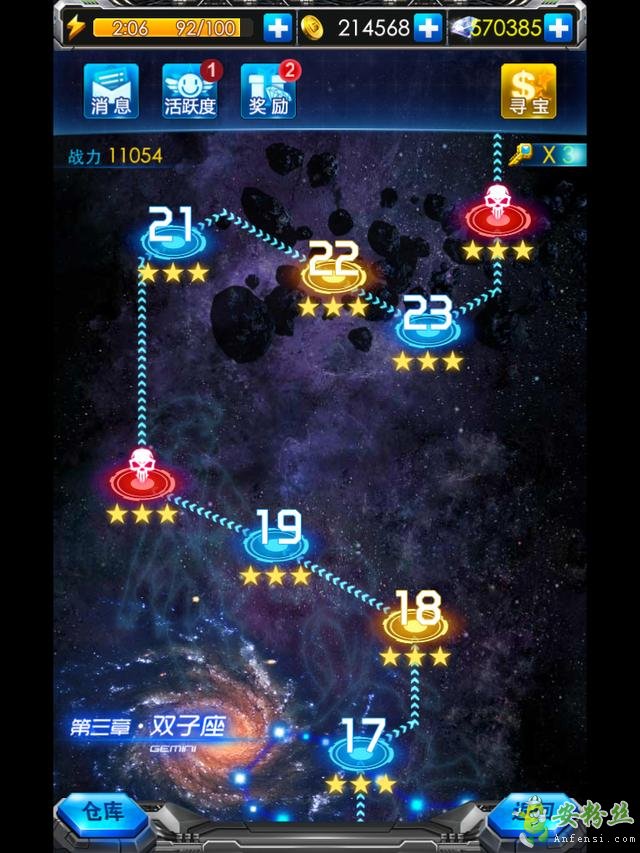Open the 活跃度 activity menu
This screenshot has height=853, width=640.
[190, 91]
